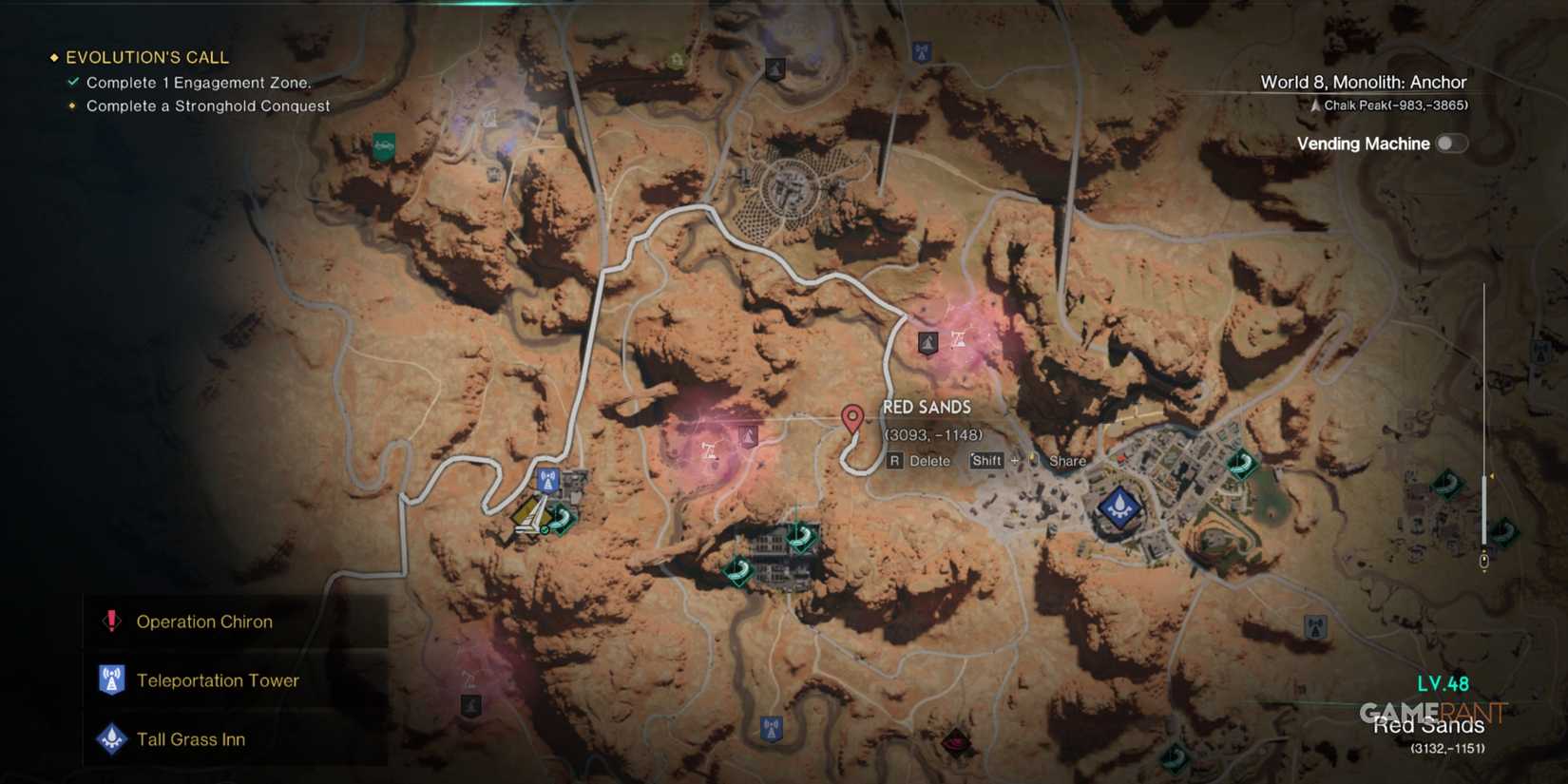Screen dimensions: 1568x784
Task: Click the Tall Grass Inn icon in the legend panel
Action: click(x=111, y=739)
